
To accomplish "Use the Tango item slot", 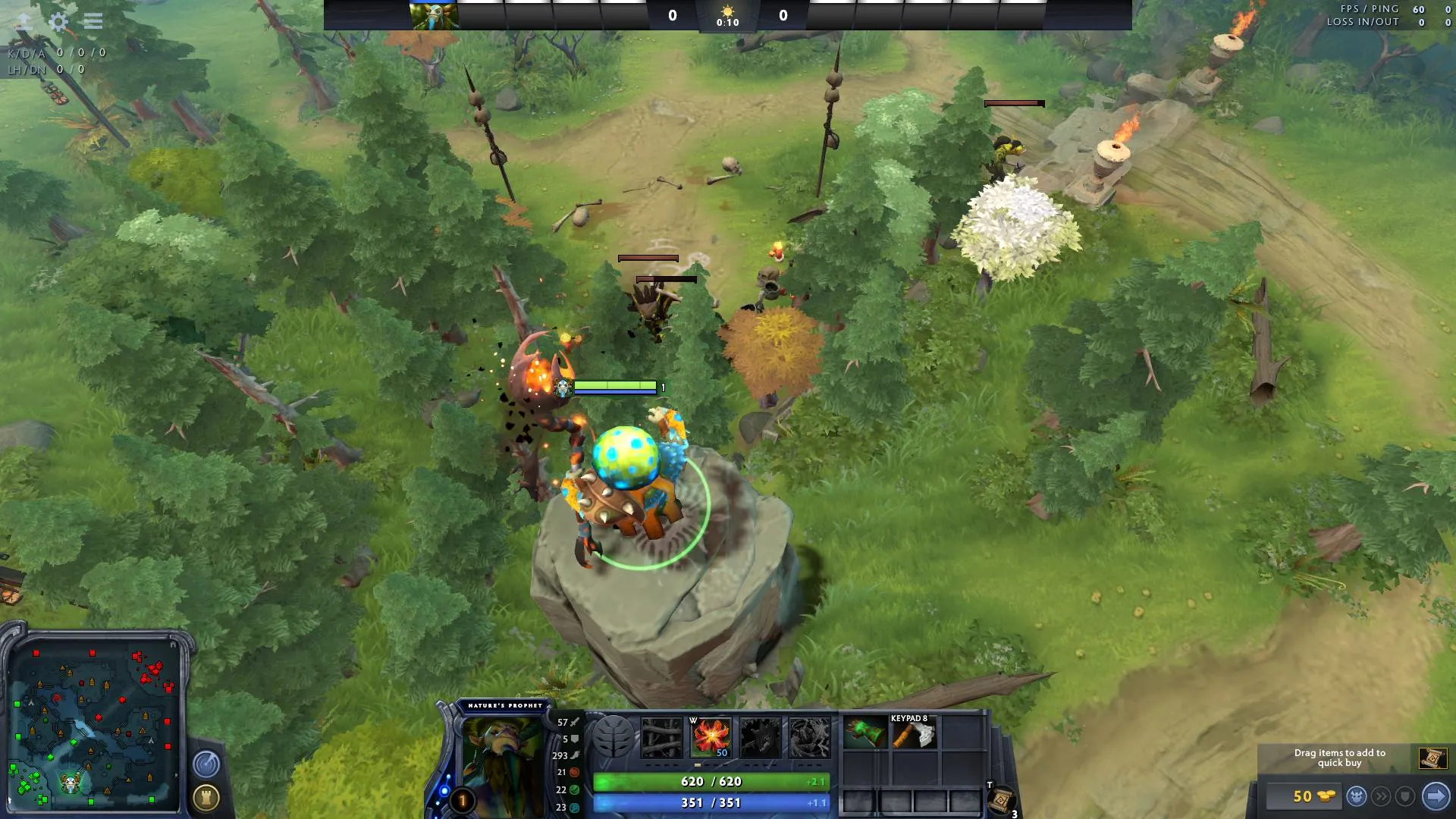I will 865,734.
